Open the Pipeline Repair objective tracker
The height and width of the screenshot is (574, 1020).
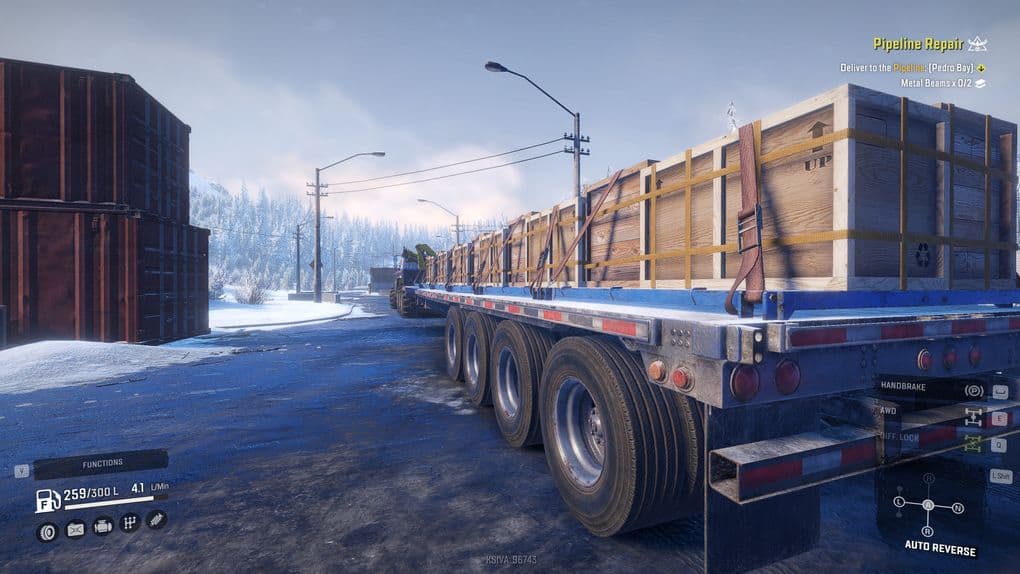[x=917, y=44]
